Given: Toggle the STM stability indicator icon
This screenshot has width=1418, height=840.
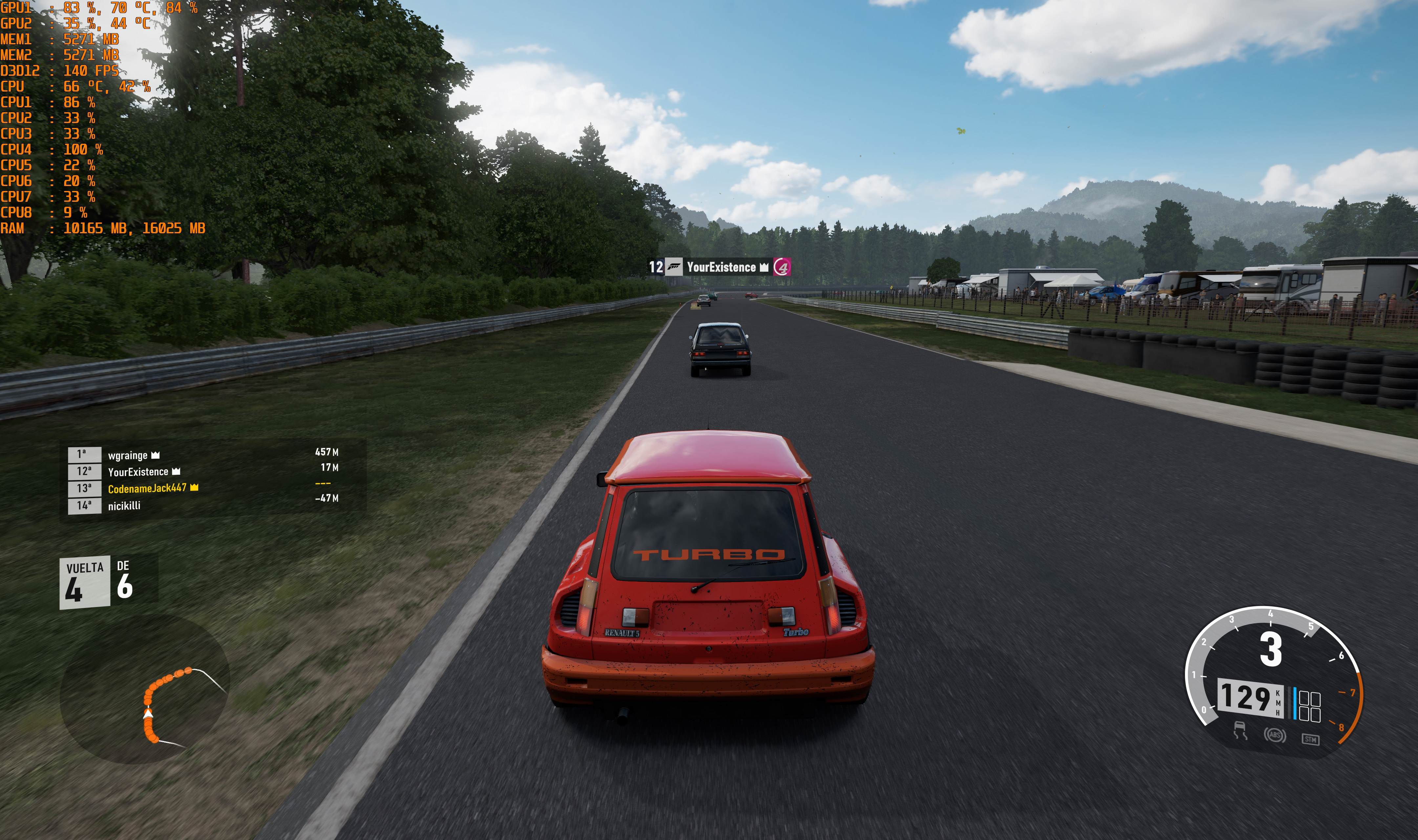Looking at the screenshot, I should click(x=1310, y=739).
